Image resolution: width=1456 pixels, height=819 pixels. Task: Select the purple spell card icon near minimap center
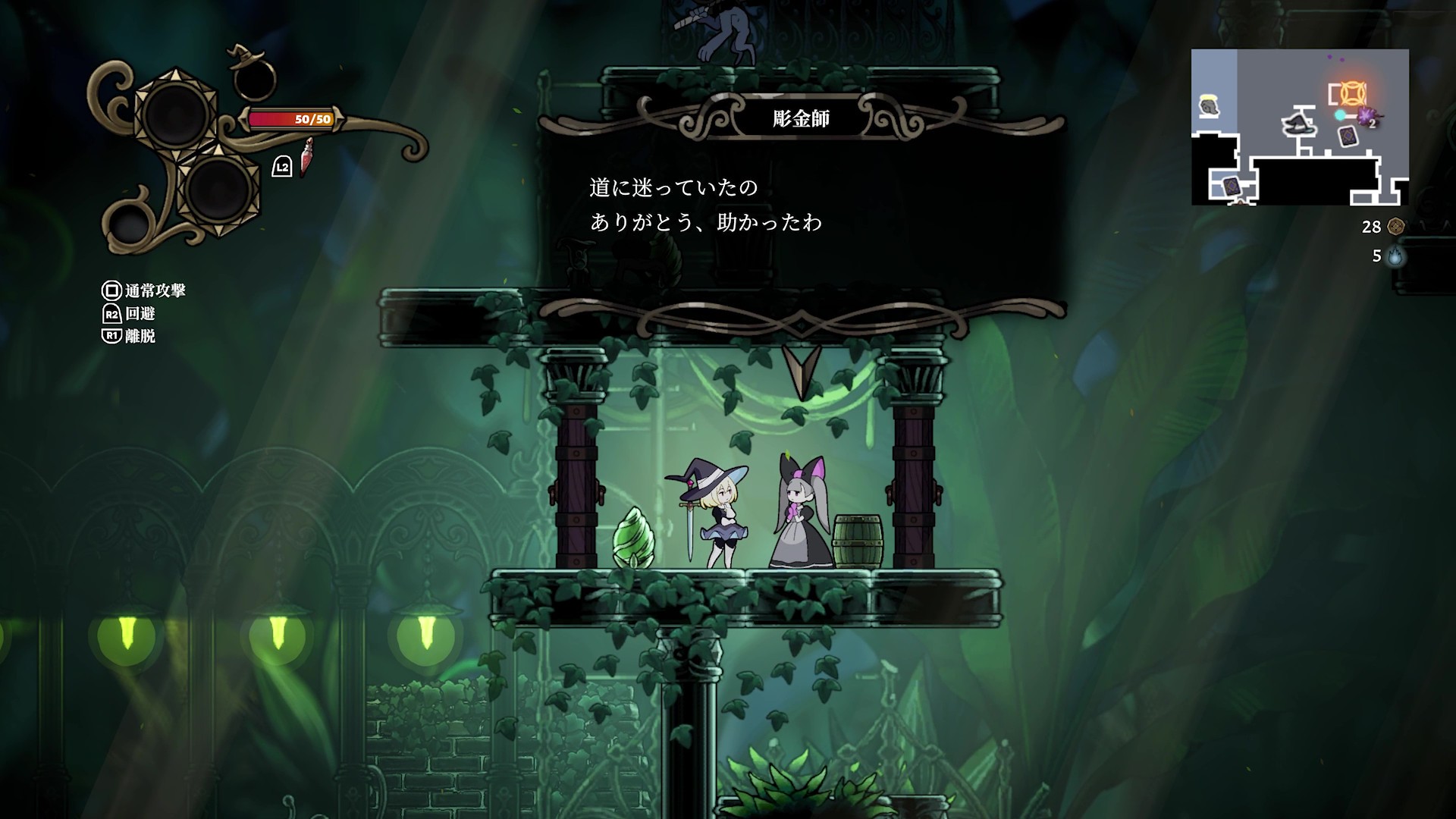(1348, 136)
